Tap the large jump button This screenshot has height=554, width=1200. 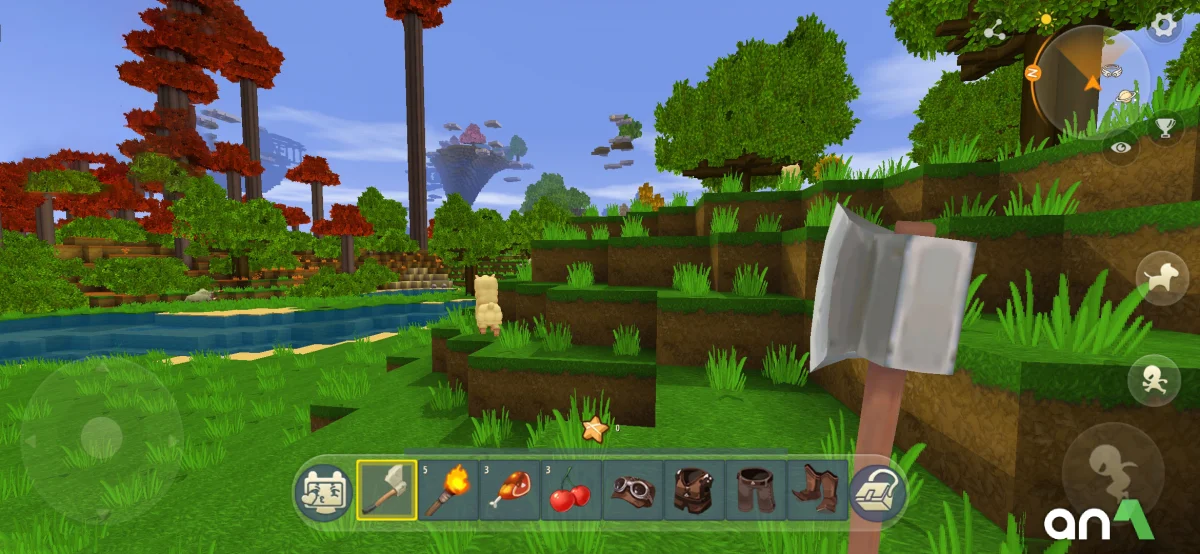[x=1112, y=472]
